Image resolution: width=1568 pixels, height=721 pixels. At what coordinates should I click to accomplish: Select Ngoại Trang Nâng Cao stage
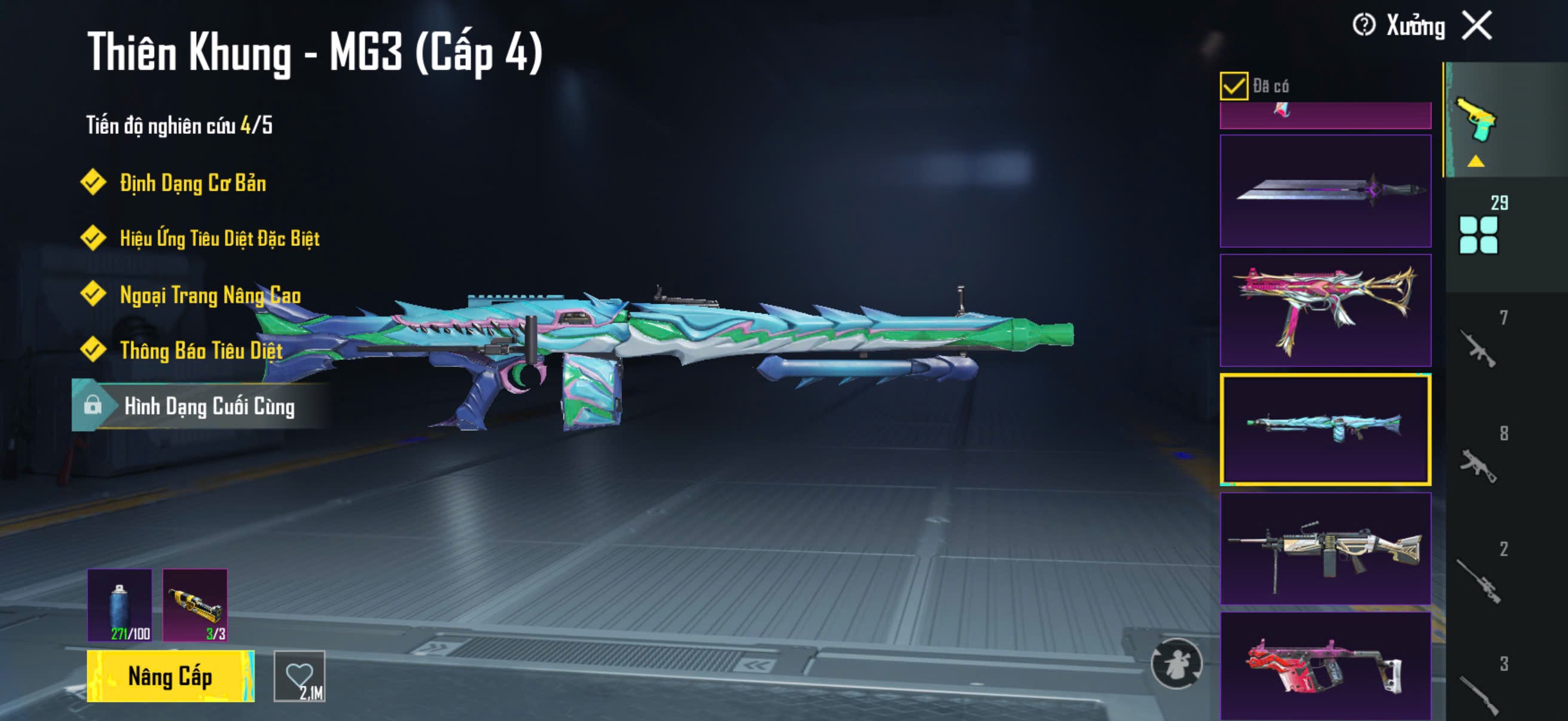[x=209, y=295]
